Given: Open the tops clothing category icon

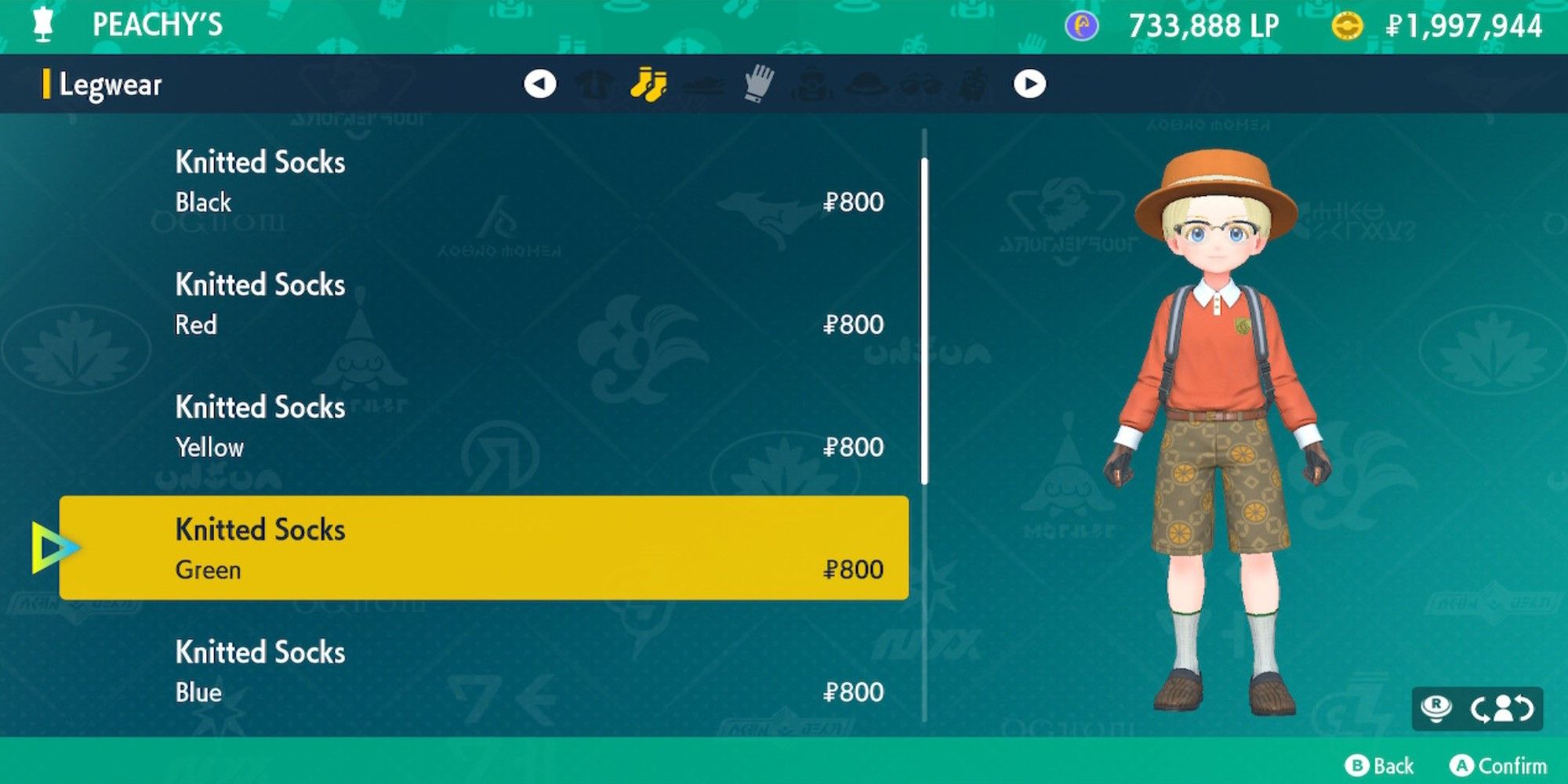Looking at the screenshot, I should click(x=594, y=85).
